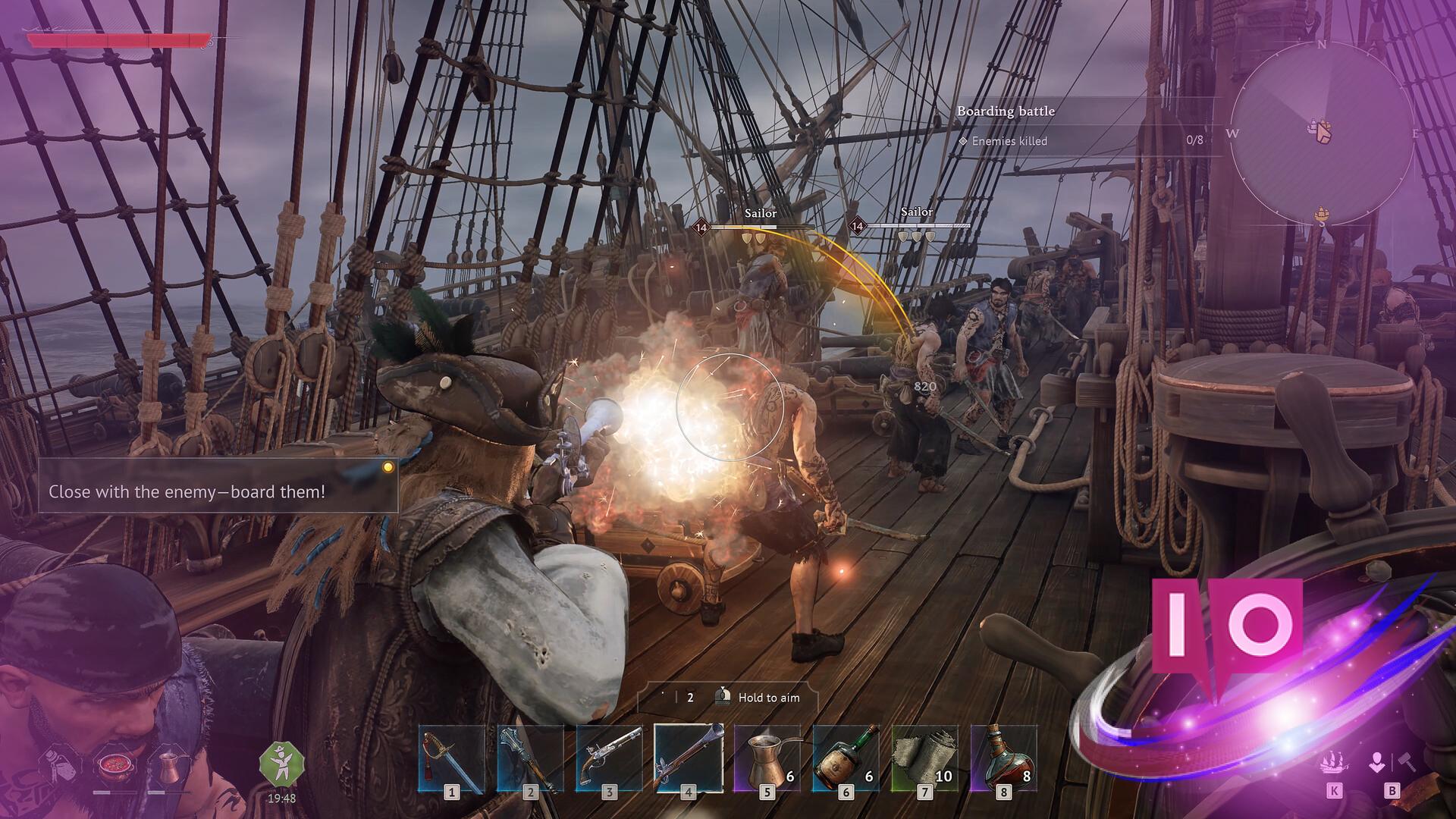The width and height of the screenshot is (1456, 819).
Task: Use the red potion flask item
Action: (x=1004, y=760)
